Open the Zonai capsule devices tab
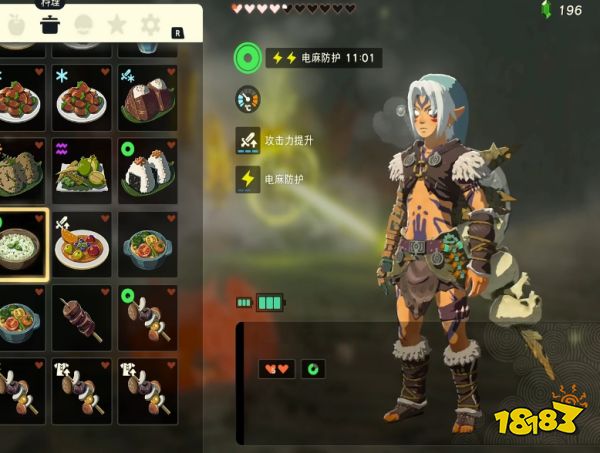 coord(83,25)
